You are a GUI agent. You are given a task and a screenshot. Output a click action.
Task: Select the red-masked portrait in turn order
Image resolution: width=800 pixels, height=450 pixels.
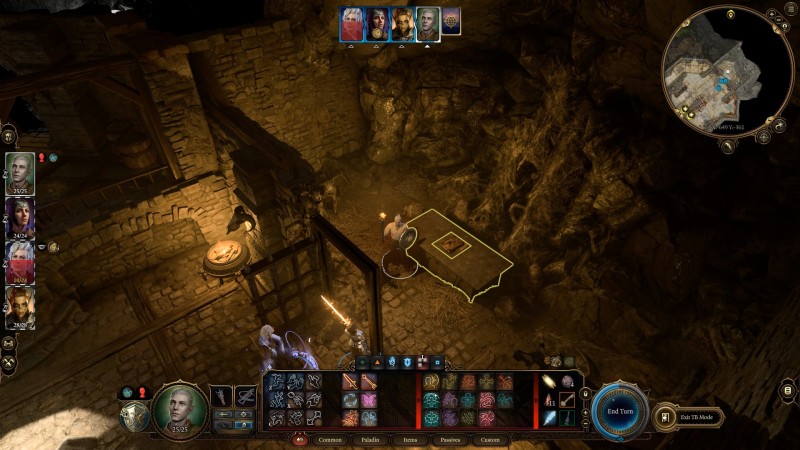point(352,22)
